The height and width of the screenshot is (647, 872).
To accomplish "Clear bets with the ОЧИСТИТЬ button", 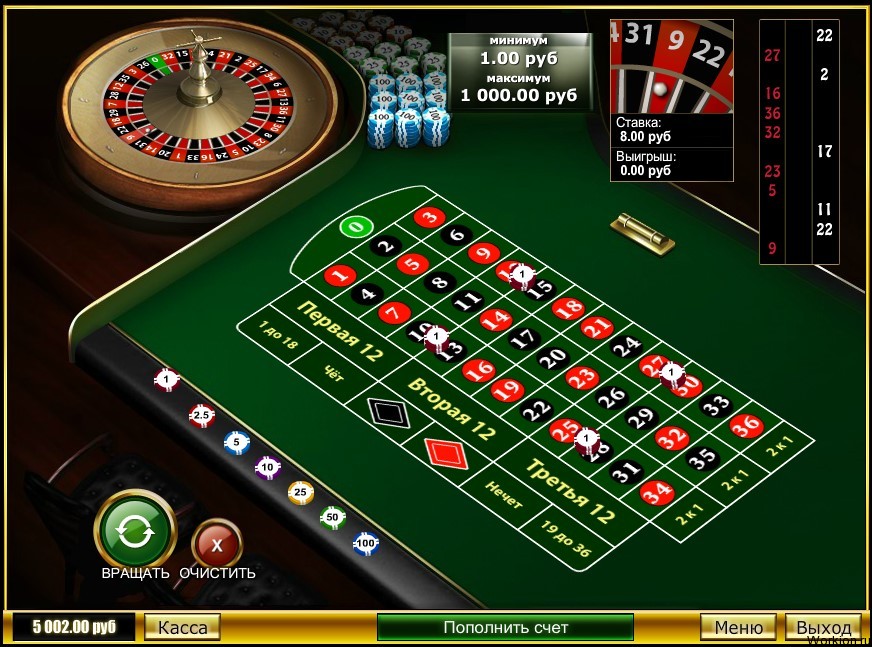I will click(217, 545).
